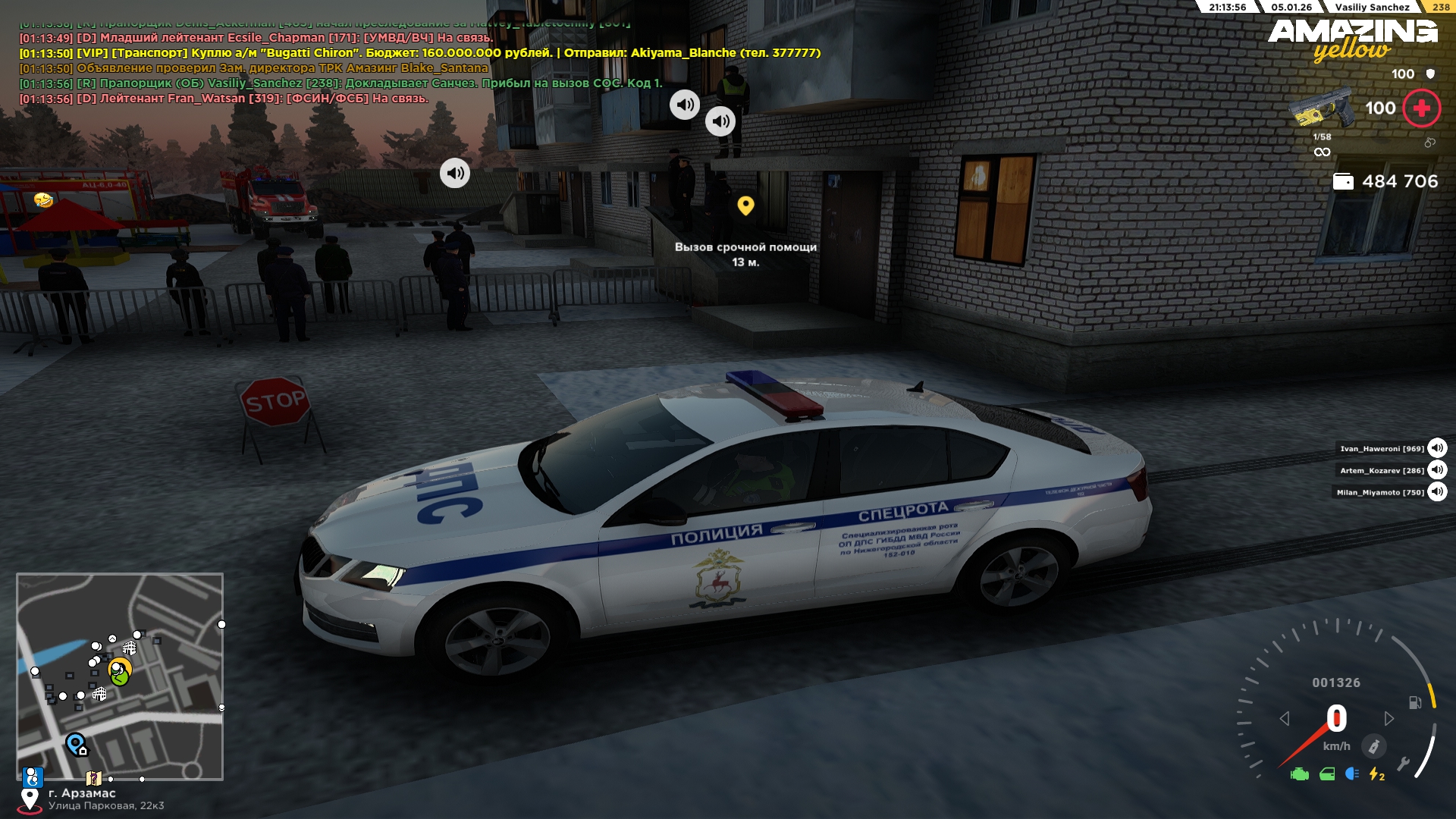Activate the right turn signal arrow

[1389, 718]
